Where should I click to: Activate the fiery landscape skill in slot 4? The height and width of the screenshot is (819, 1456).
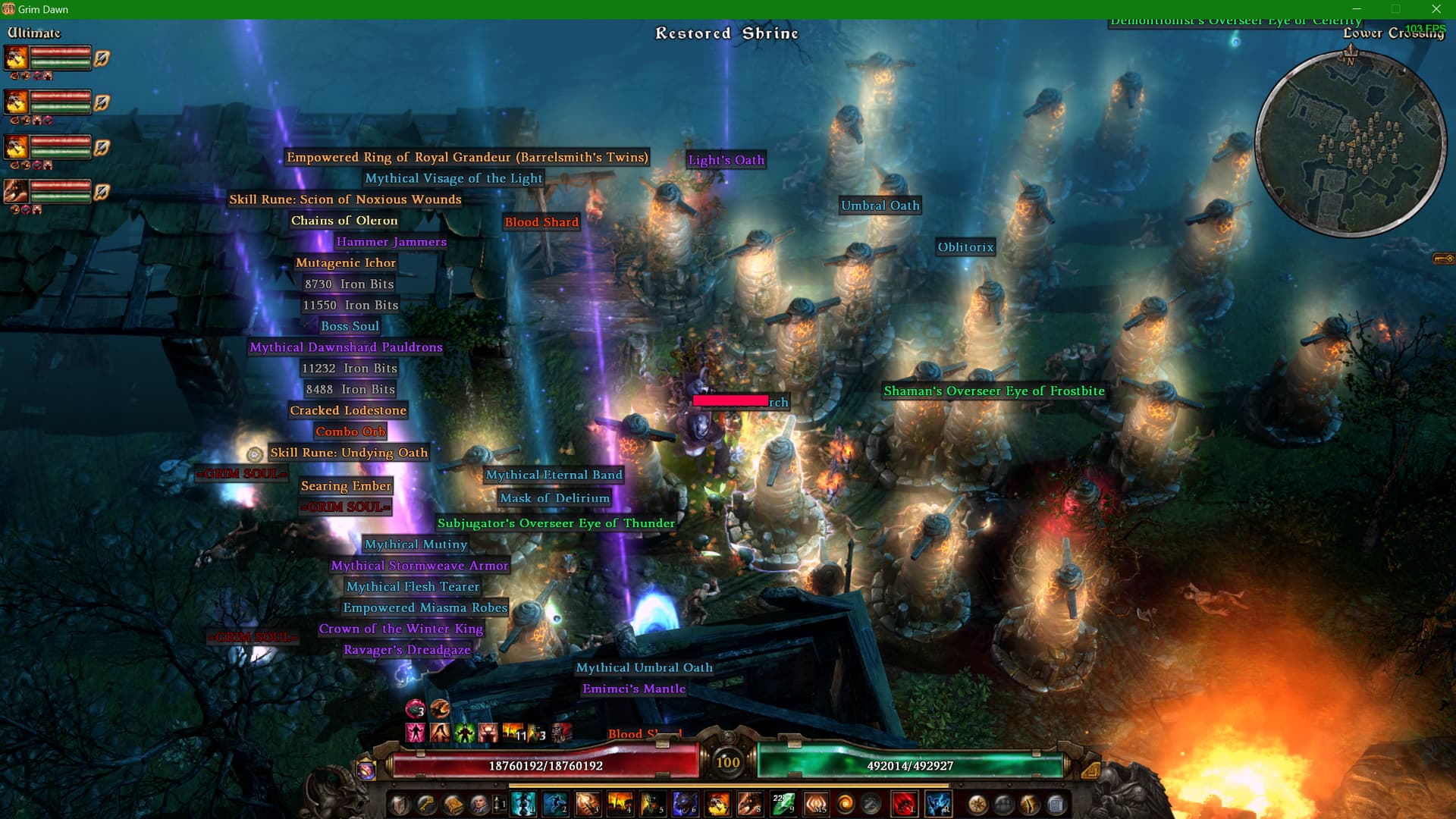pos(620,804)
